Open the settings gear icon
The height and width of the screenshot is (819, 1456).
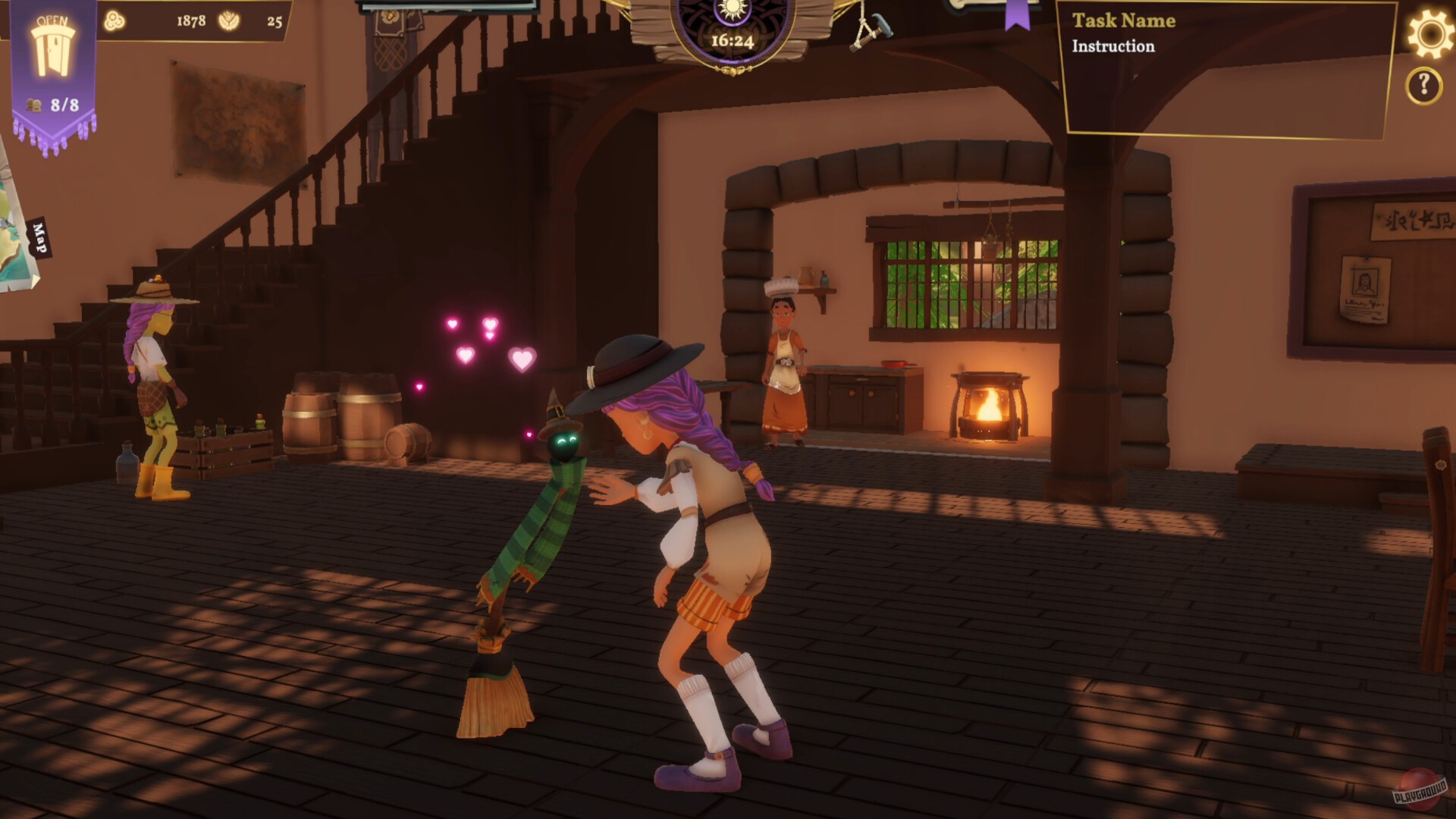pos(1429,33)
